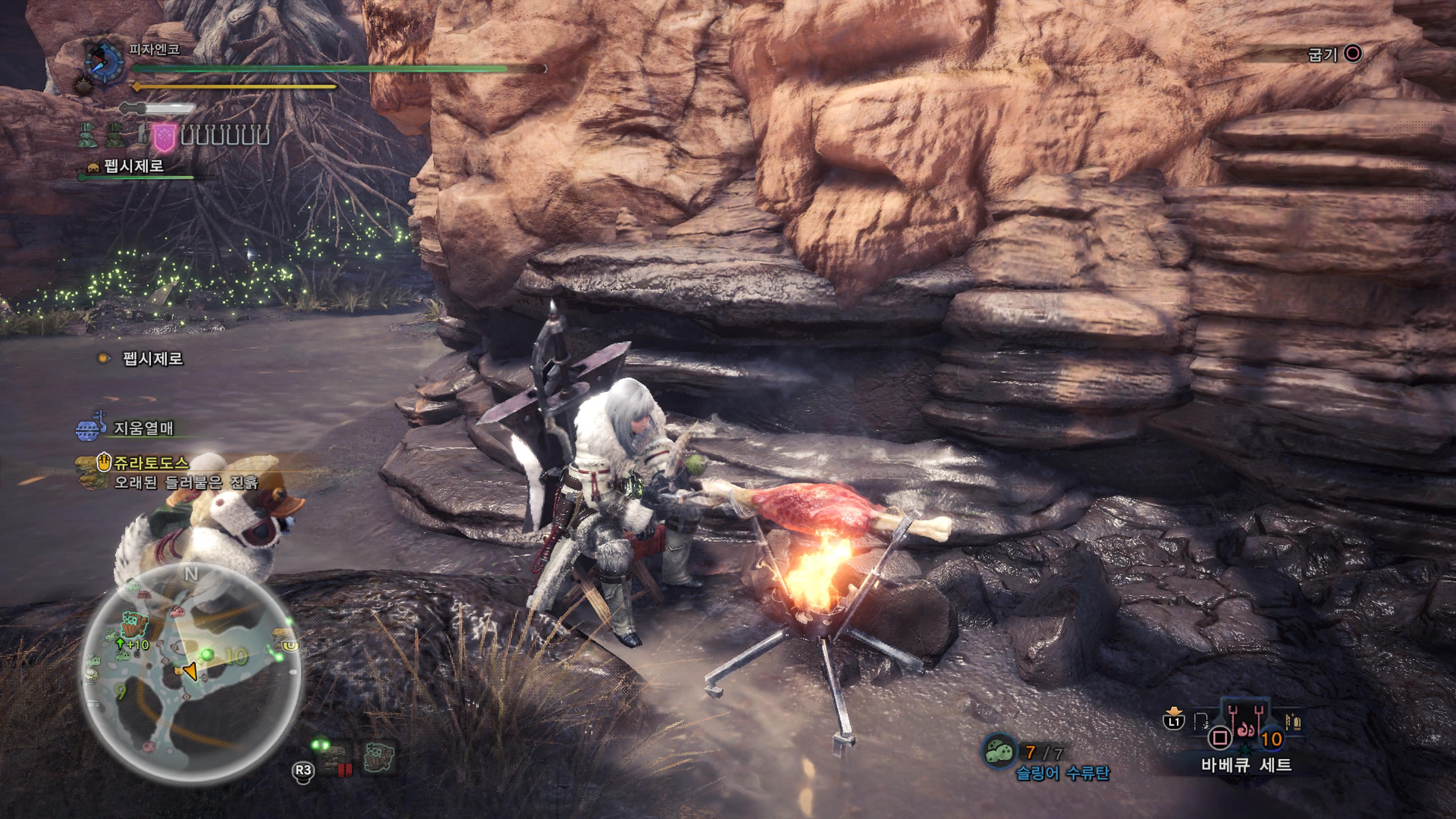Select the previous item left of BBQ set
Viewport: 1456px width, 819px height.
click(1200, 722)
